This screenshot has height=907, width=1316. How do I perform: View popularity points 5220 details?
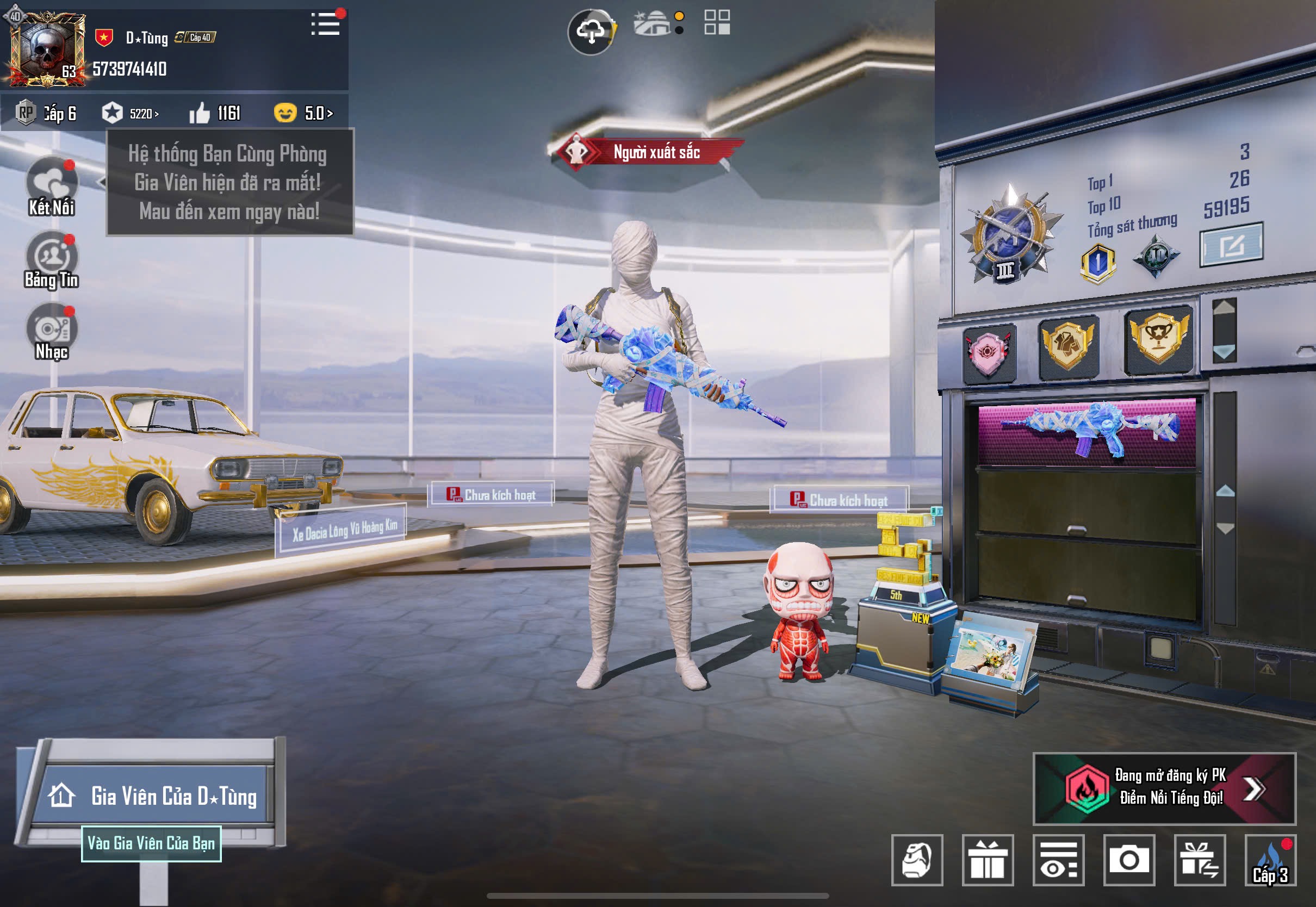(131, 113)
